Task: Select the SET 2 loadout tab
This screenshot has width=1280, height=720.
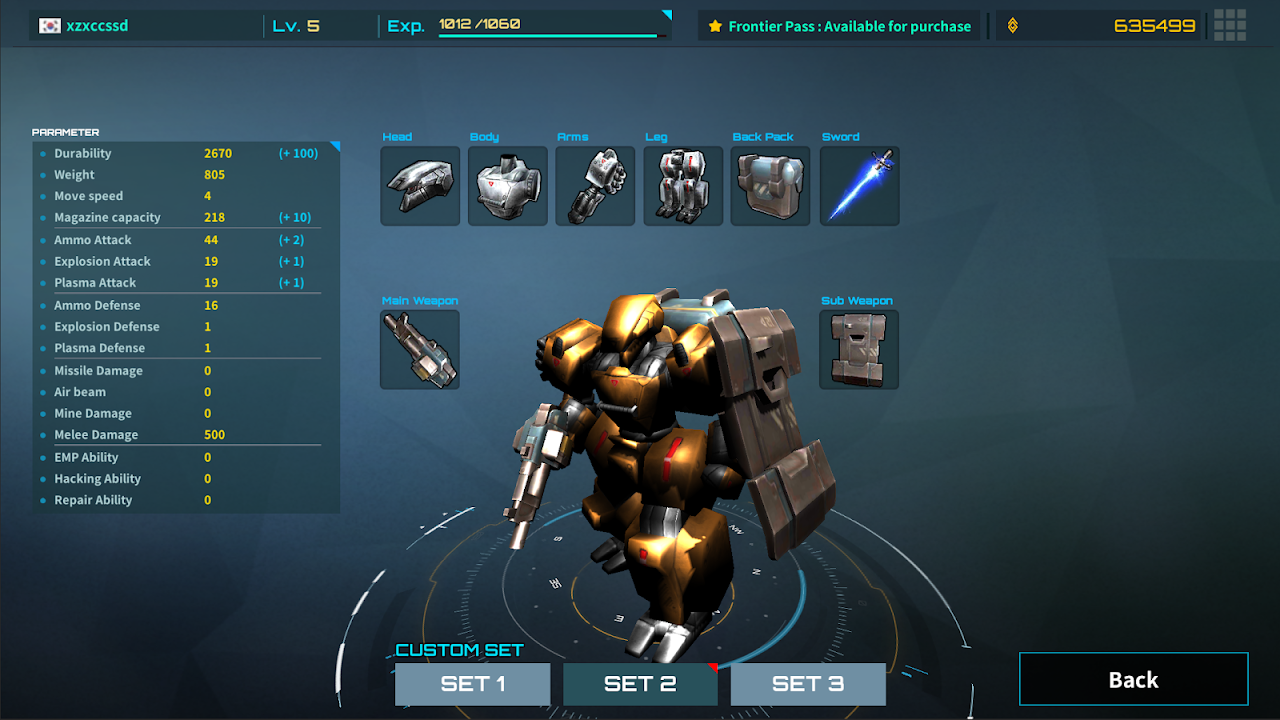Action: click(640, 684)
